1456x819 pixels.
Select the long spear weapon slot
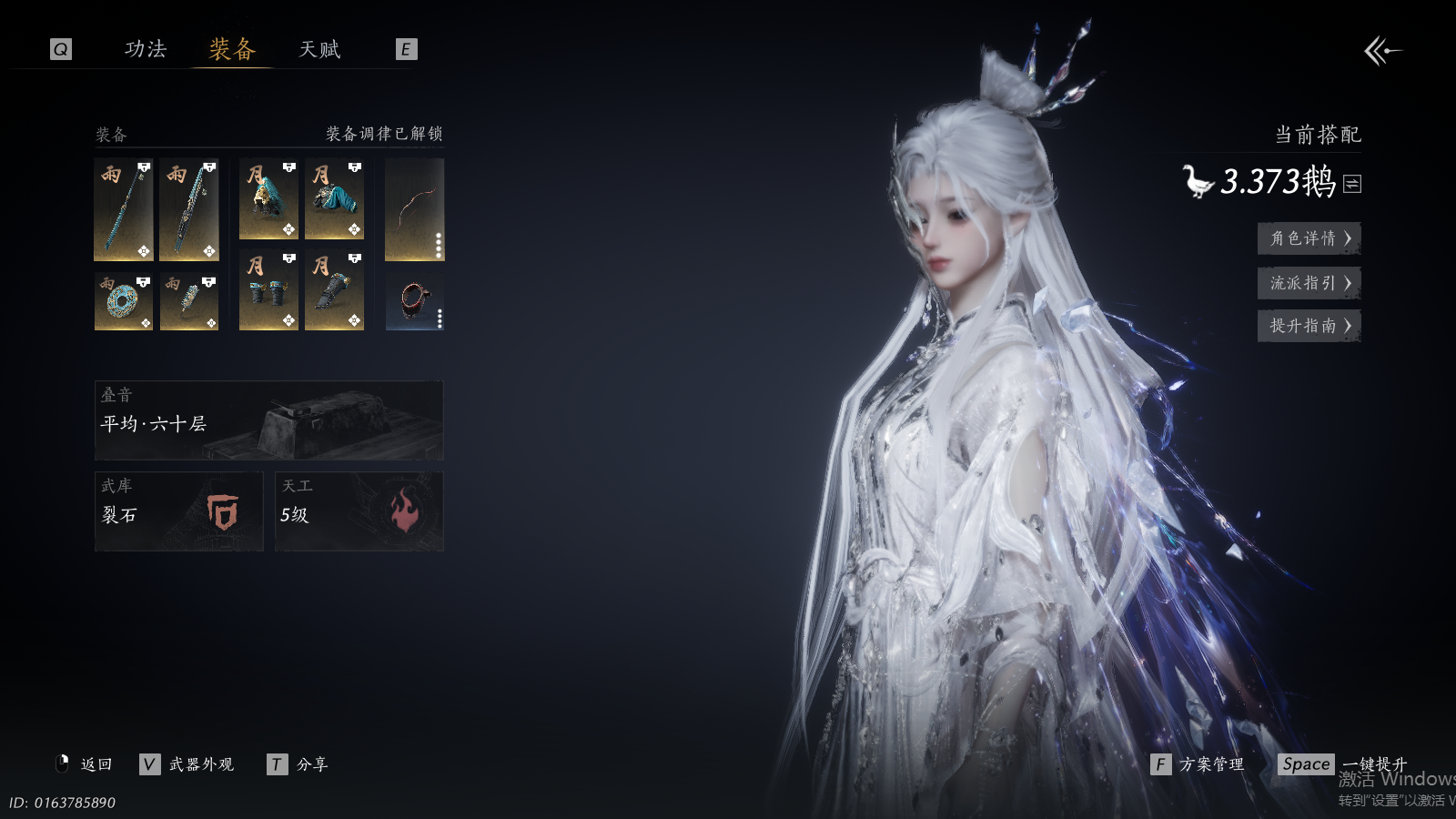click(124, 209)
